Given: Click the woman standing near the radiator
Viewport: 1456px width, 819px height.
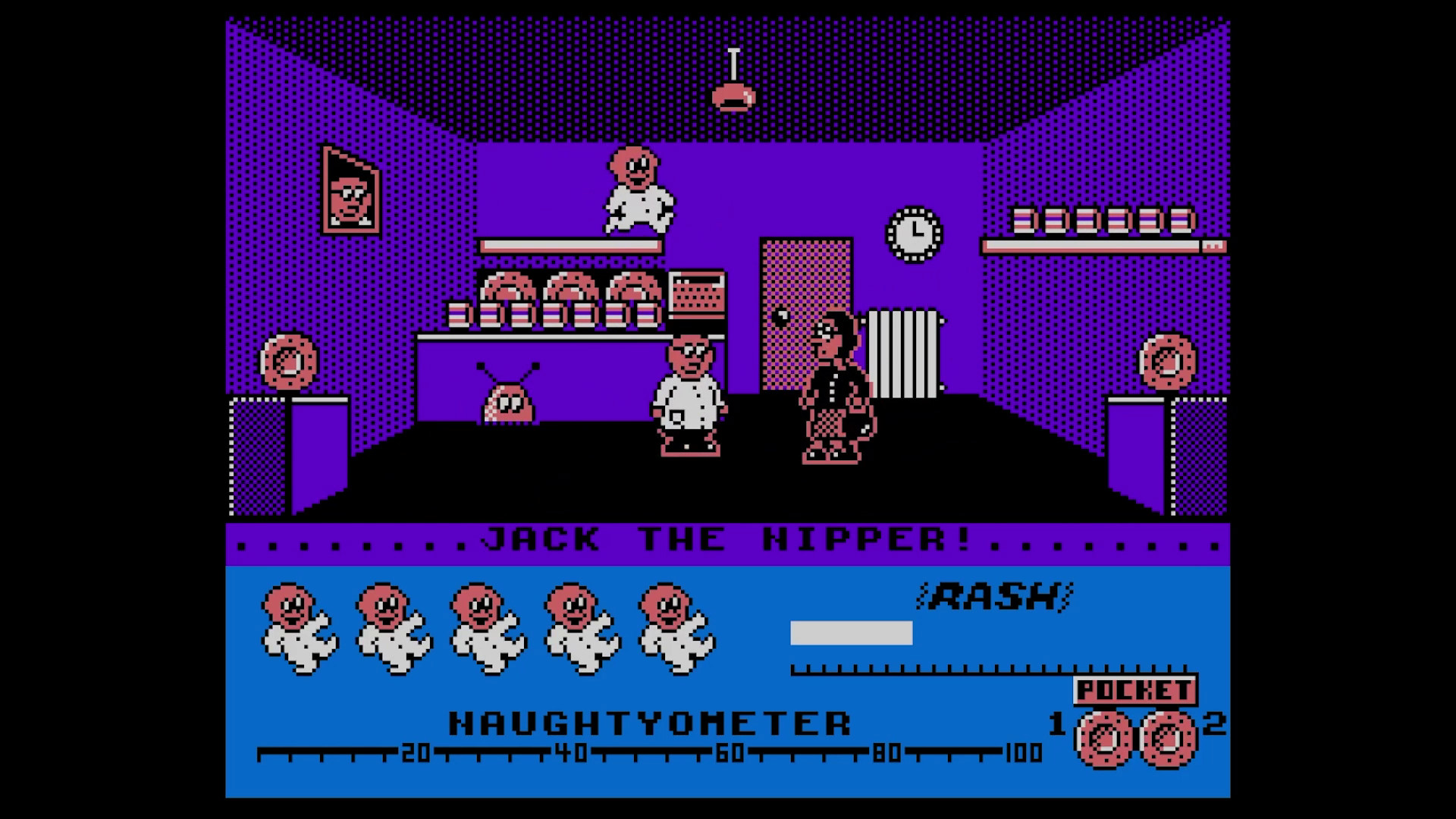Looking at the screenshot, I should 834,387.
